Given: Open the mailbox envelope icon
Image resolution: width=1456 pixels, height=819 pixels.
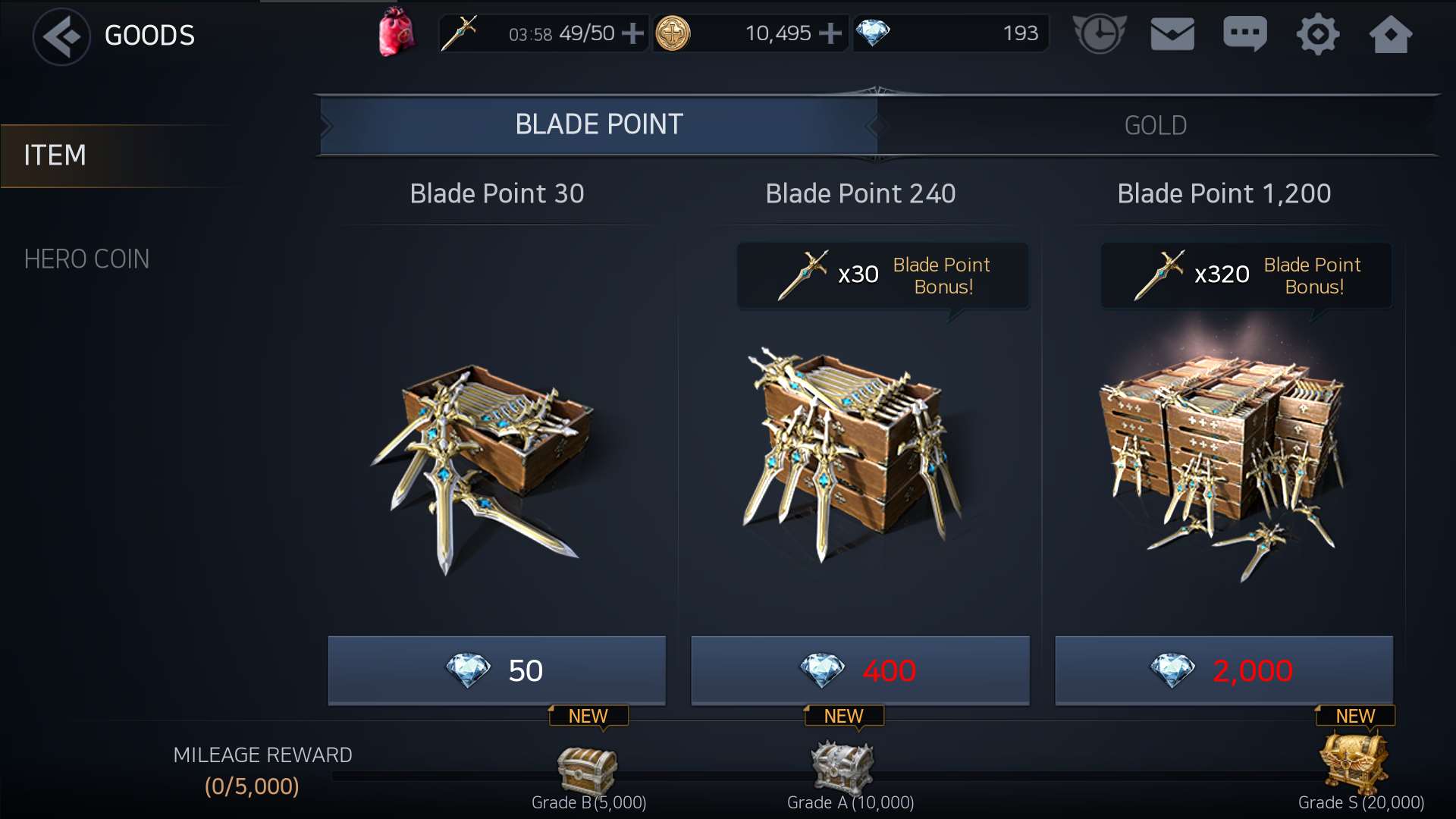Looking at the screenshot, I should coord(1172,34).
